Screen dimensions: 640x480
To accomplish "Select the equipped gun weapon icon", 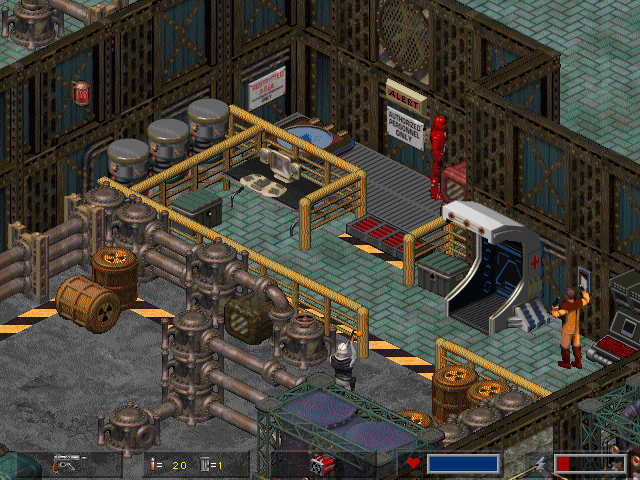I will coord(71,464).
